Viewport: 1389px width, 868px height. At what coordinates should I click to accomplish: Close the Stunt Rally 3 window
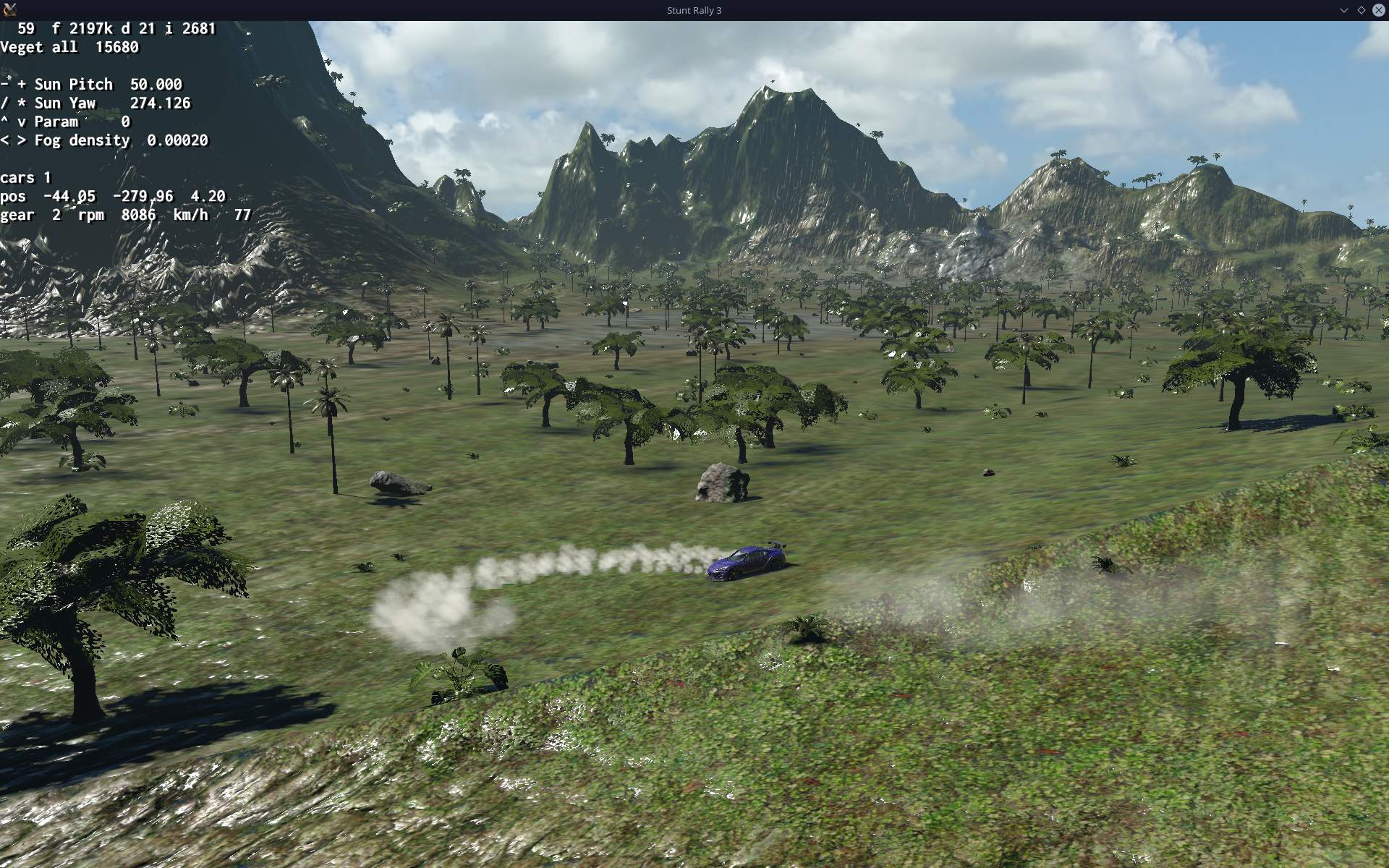coord(1378,10)
